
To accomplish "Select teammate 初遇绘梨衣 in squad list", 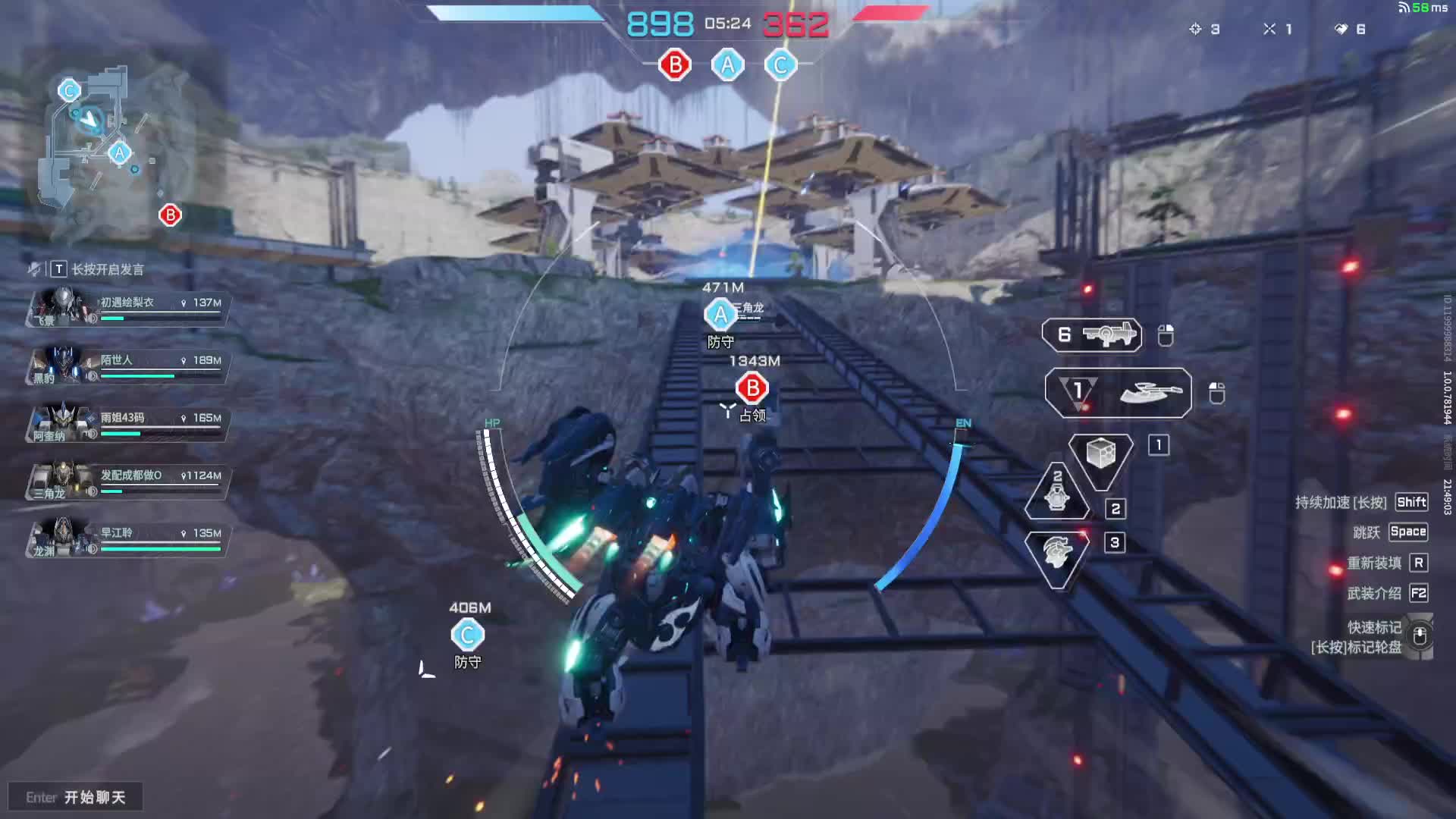I will (127, 307).
